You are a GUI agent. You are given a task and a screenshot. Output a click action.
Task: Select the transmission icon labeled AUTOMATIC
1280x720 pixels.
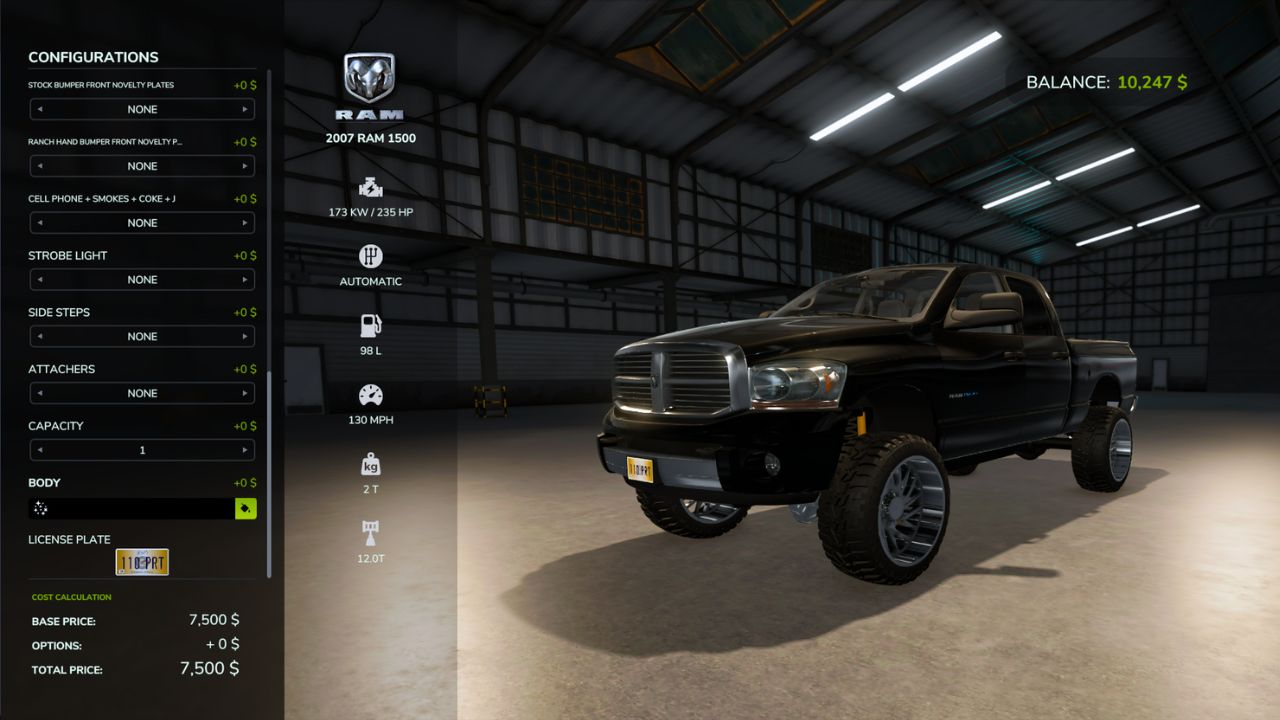(x=370, y=257)
